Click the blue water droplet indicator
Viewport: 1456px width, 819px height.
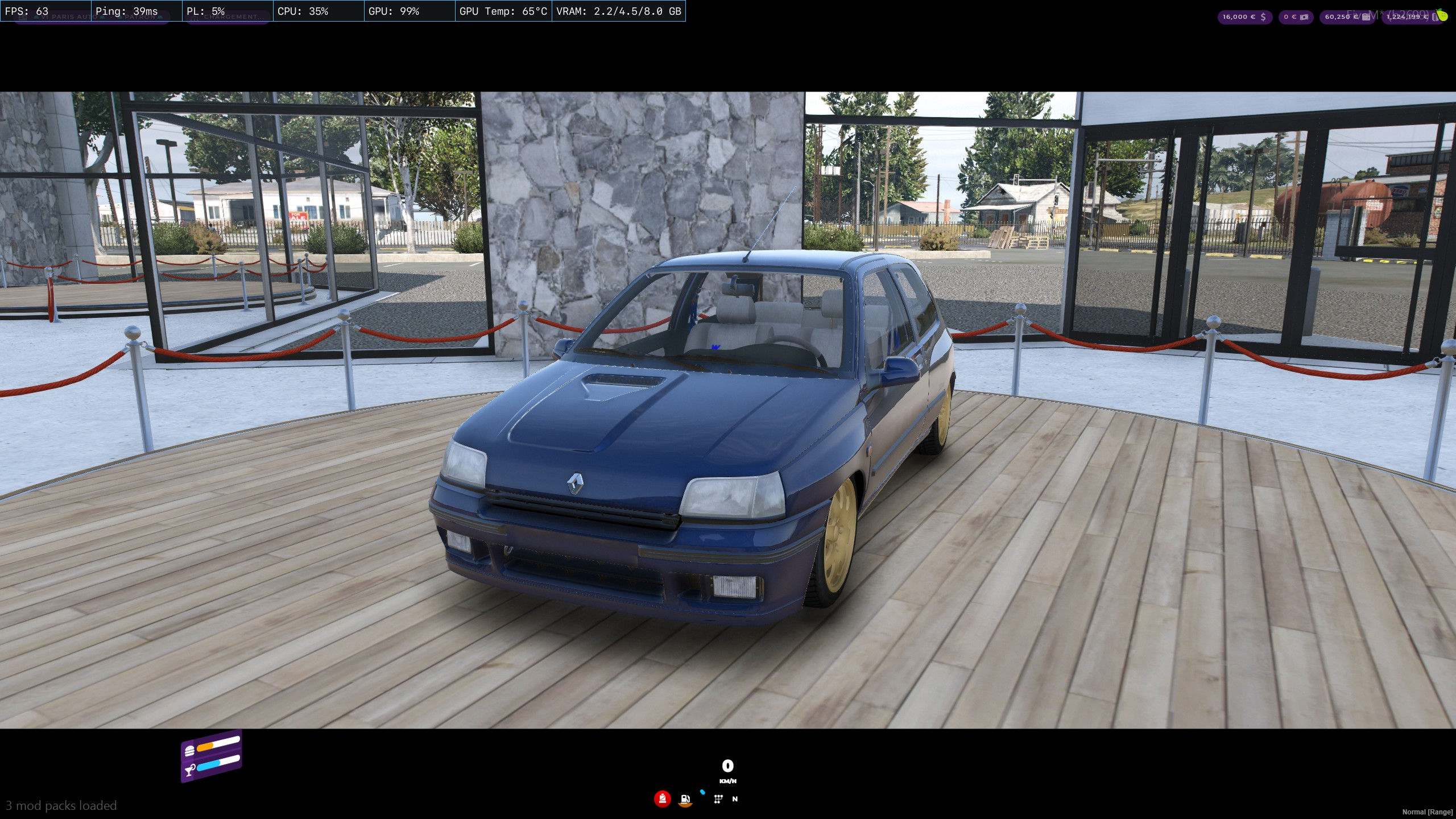(702, 792)
